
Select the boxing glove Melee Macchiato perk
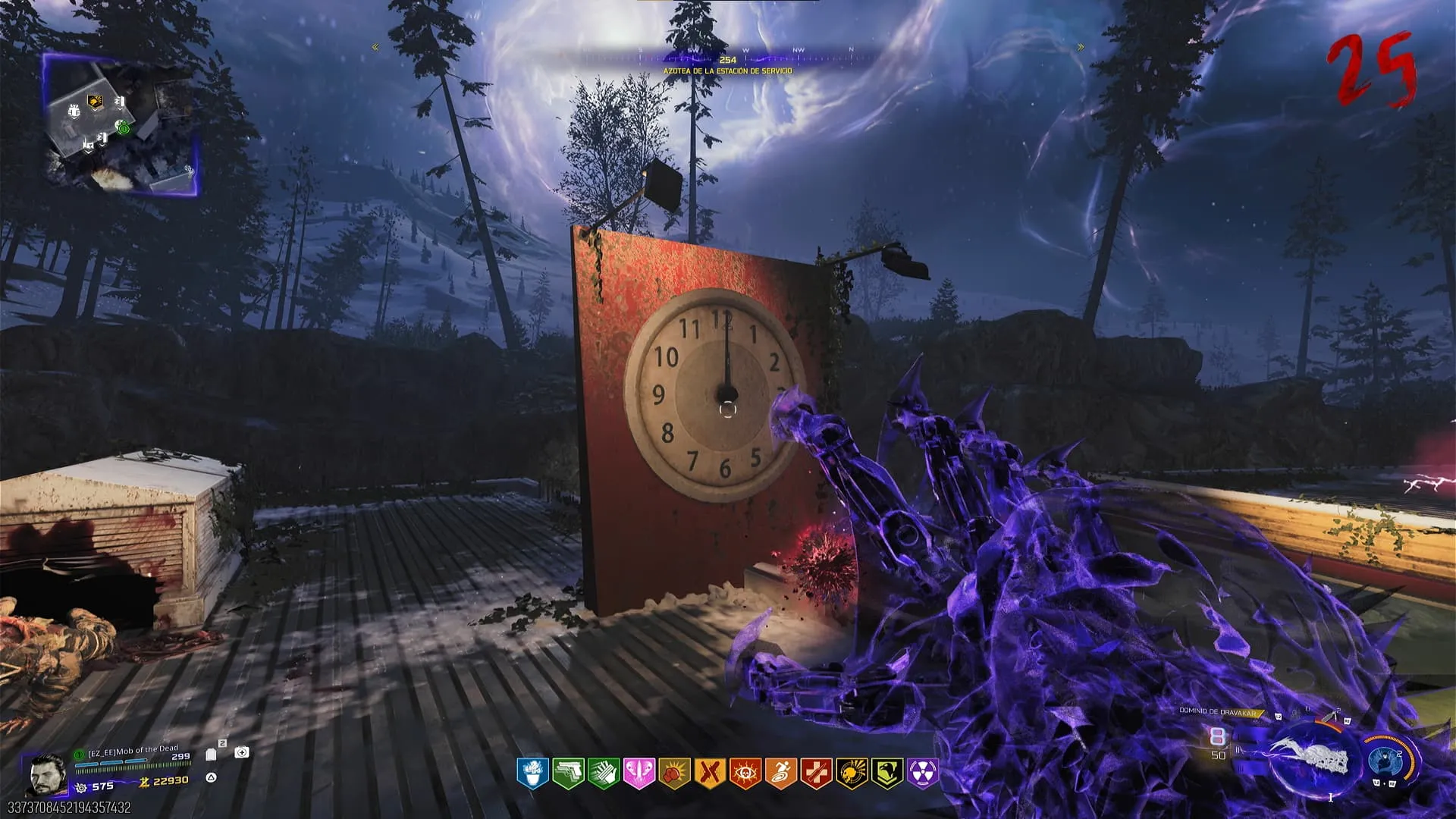pyautogui.click(x=673, y=773)
